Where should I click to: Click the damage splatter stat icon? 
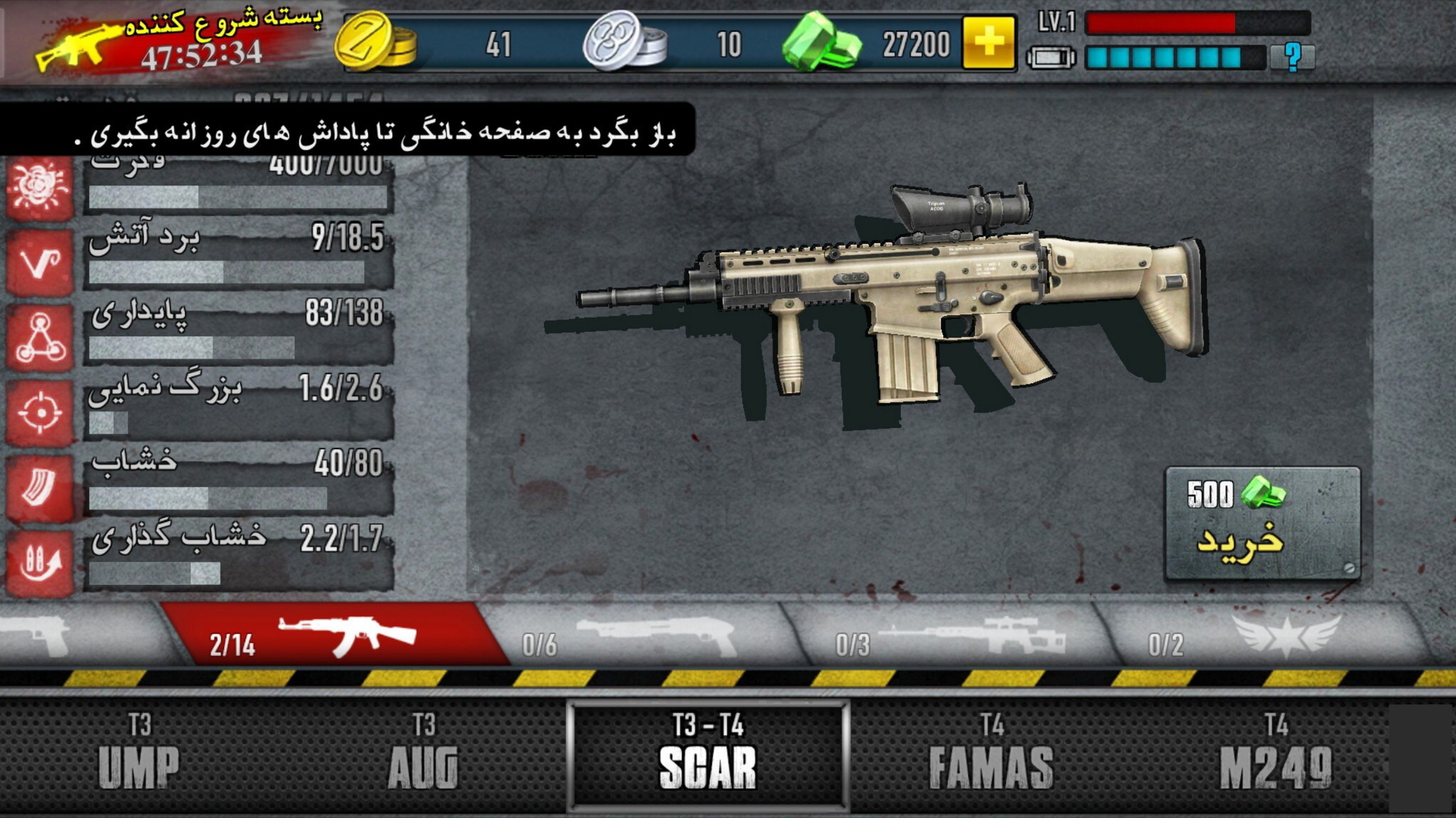click(x=40, y=188)
